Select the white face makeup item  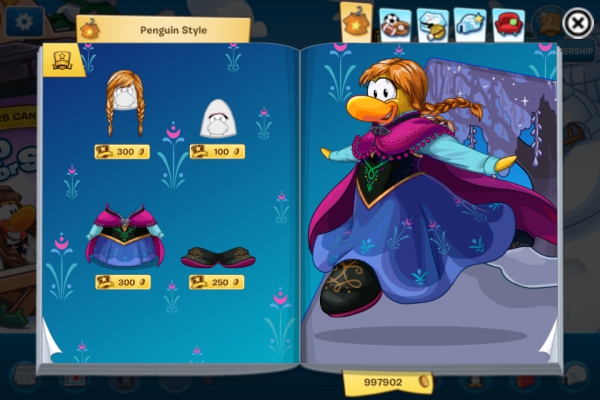[x=217, y=119]
